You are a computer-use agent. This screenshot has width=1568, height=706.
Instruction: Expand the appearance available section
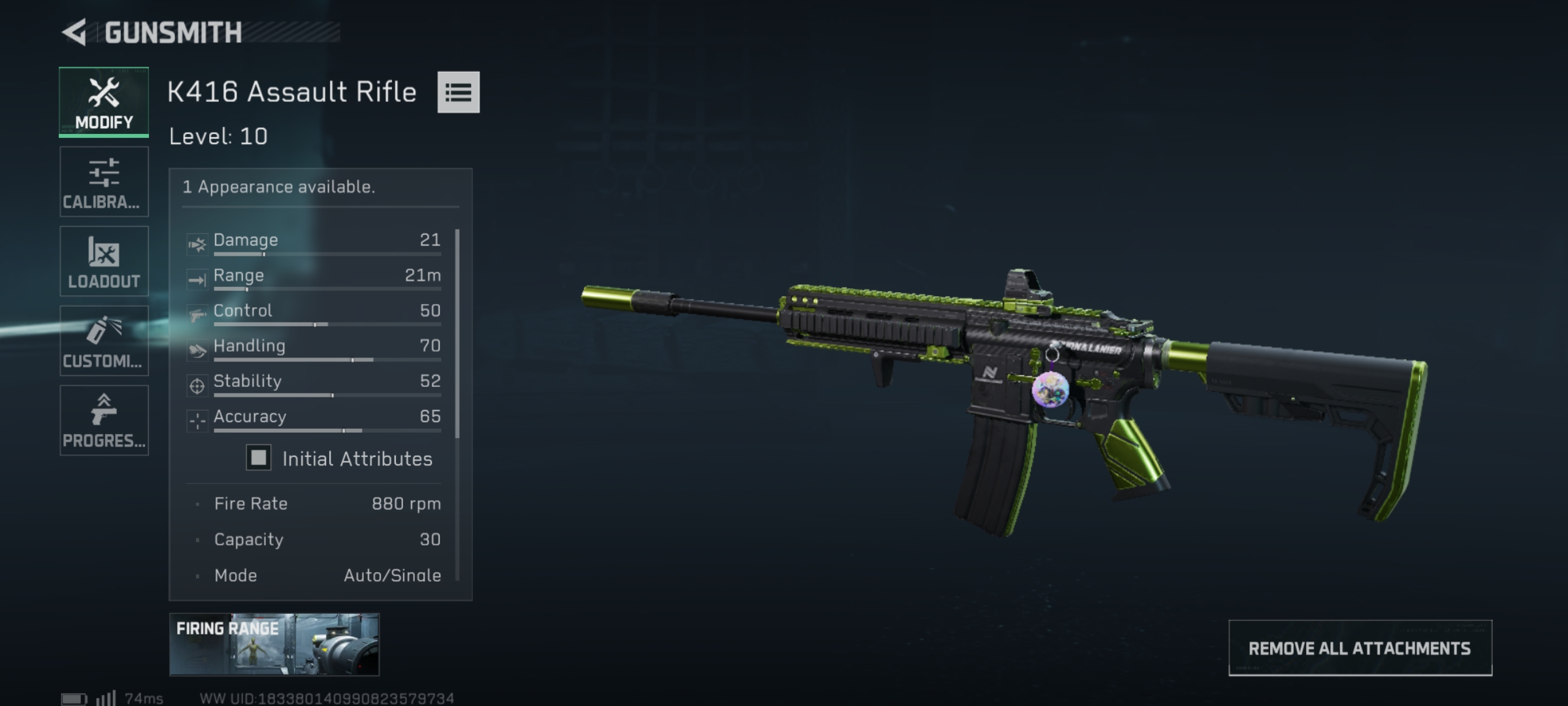(278, 186)
